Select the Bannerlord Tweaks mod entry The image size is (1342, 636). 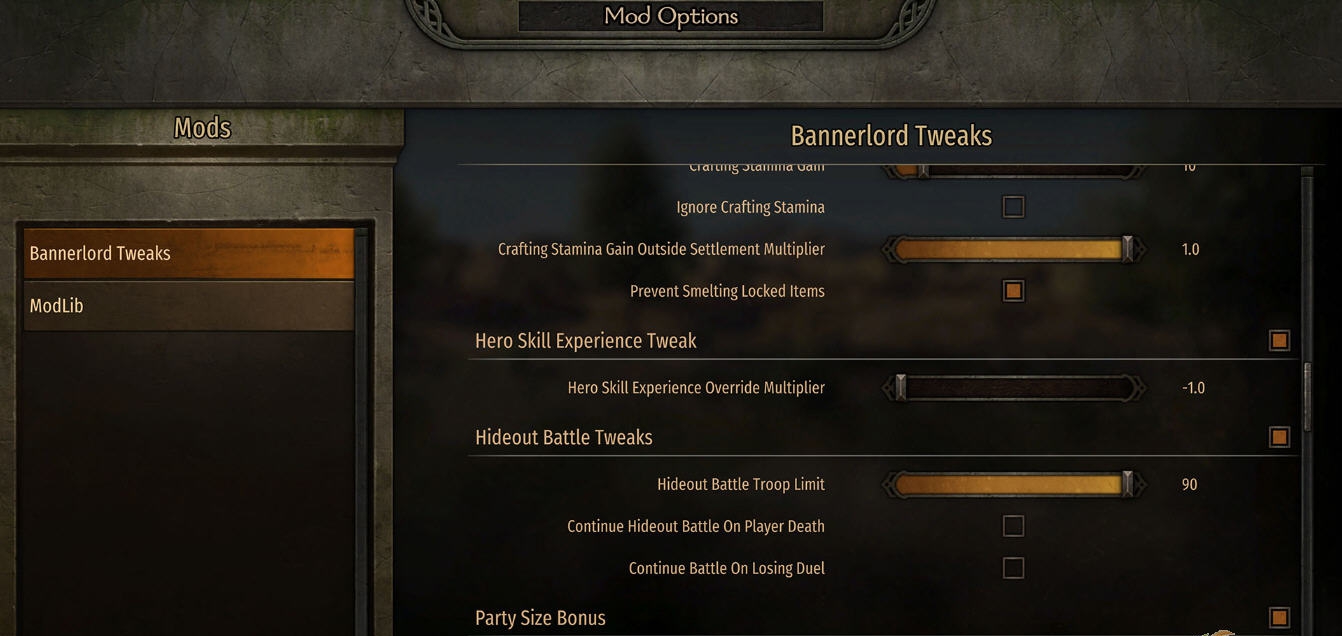coord(188,254)
